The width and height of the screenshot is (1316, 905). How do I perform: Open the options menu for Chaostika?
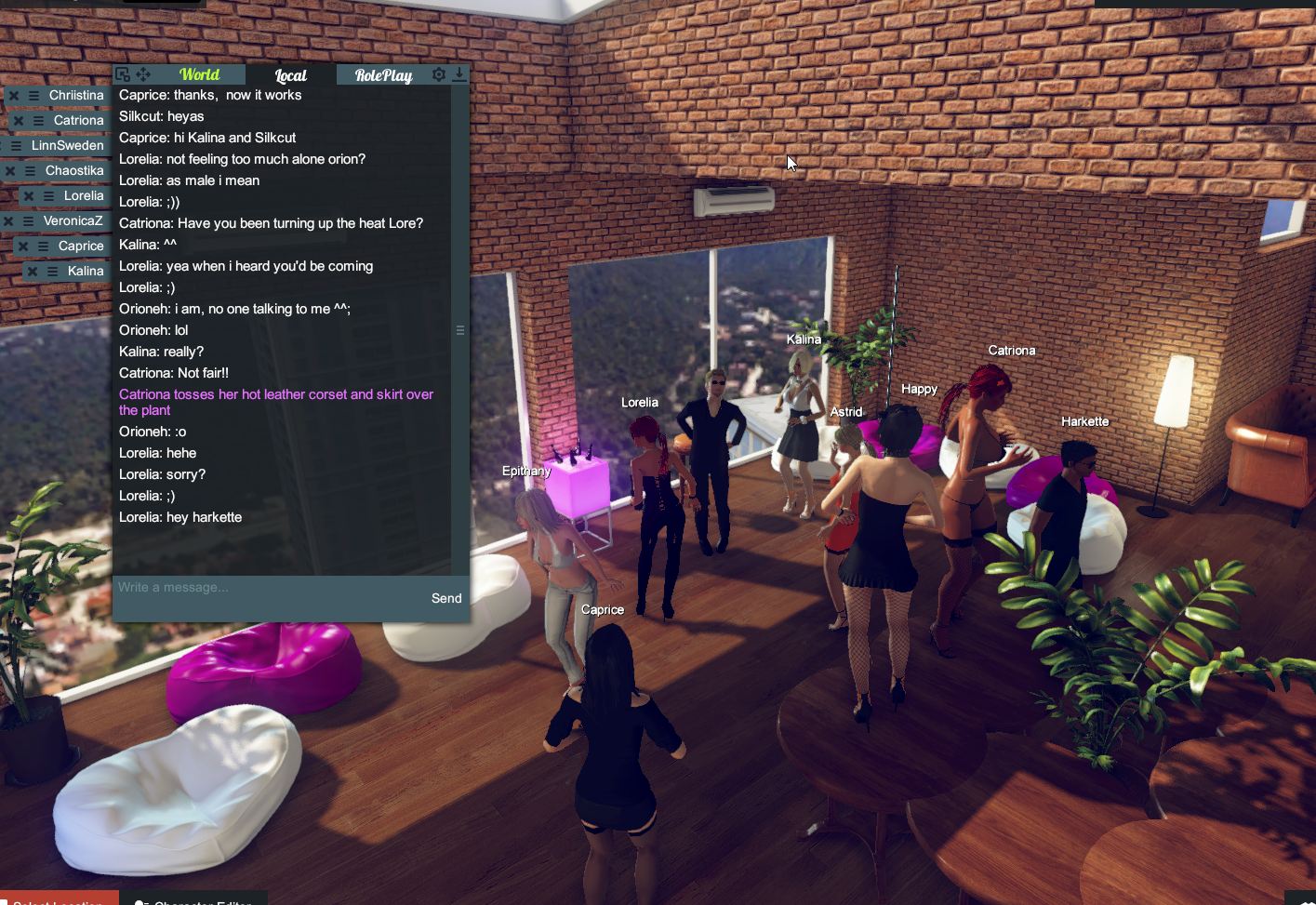click(x=30, y=170)
